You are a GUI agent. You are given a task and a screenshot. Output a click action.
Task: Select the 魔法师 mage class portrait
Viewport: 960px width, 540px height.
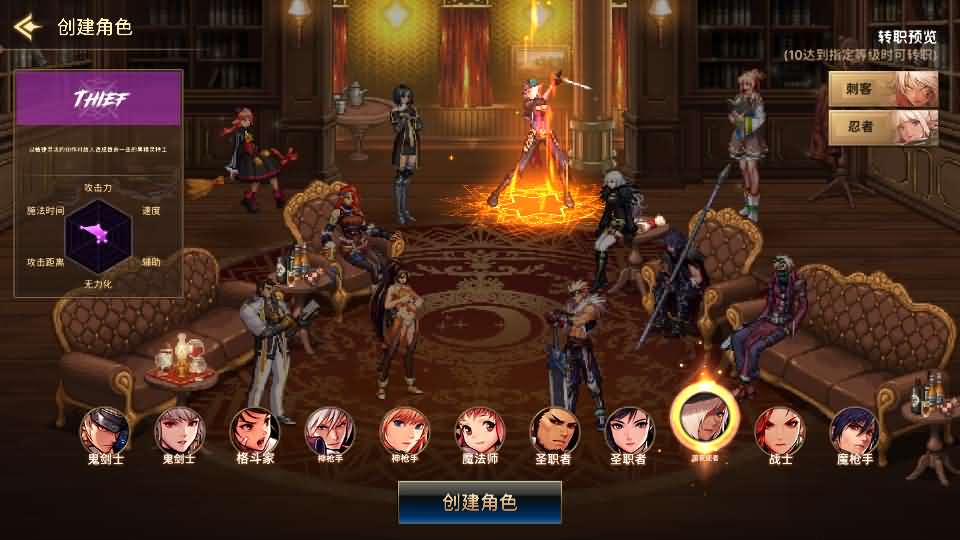tap(479, 431)
